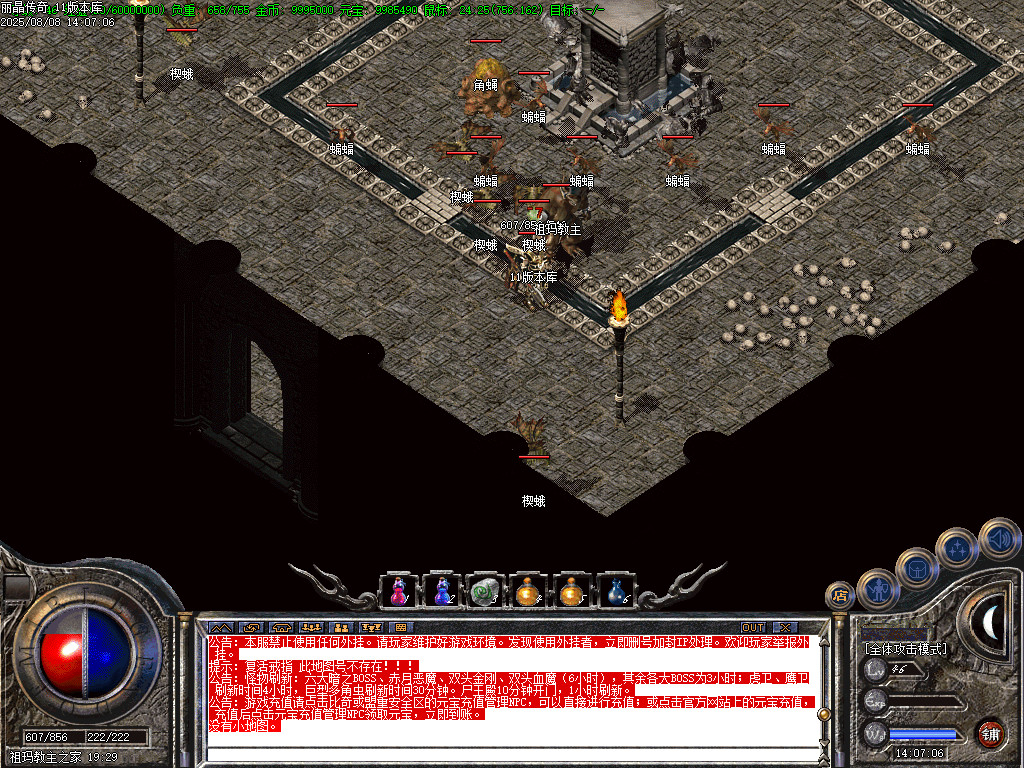Viewport: 1024px width, 768px height.
Task: Use the blue potion in belt slot 2
Action: click(x=441, y=591)
